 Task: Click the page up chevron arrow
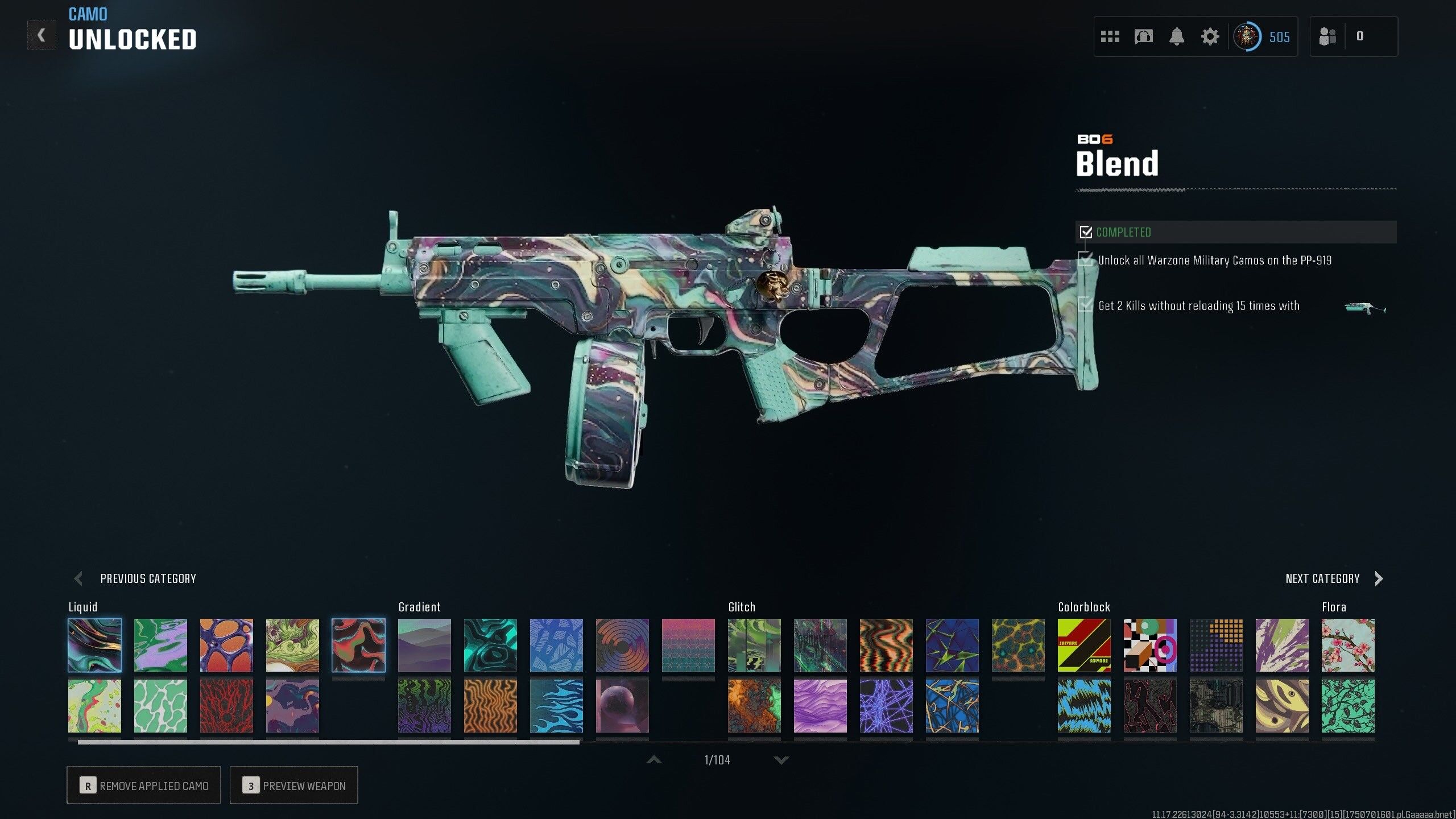654,760
